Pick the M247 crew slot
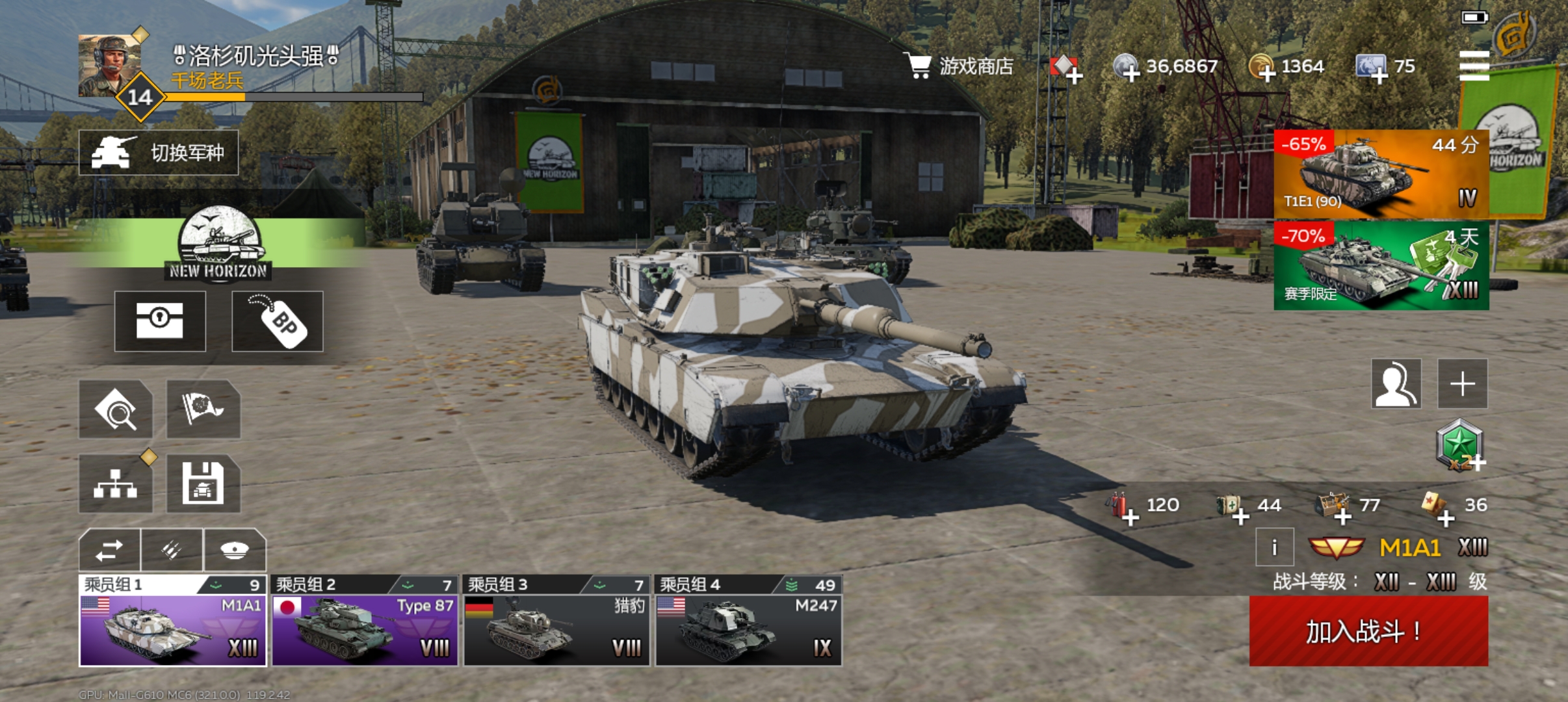The image size is (1568, 702). pos(748,621)
